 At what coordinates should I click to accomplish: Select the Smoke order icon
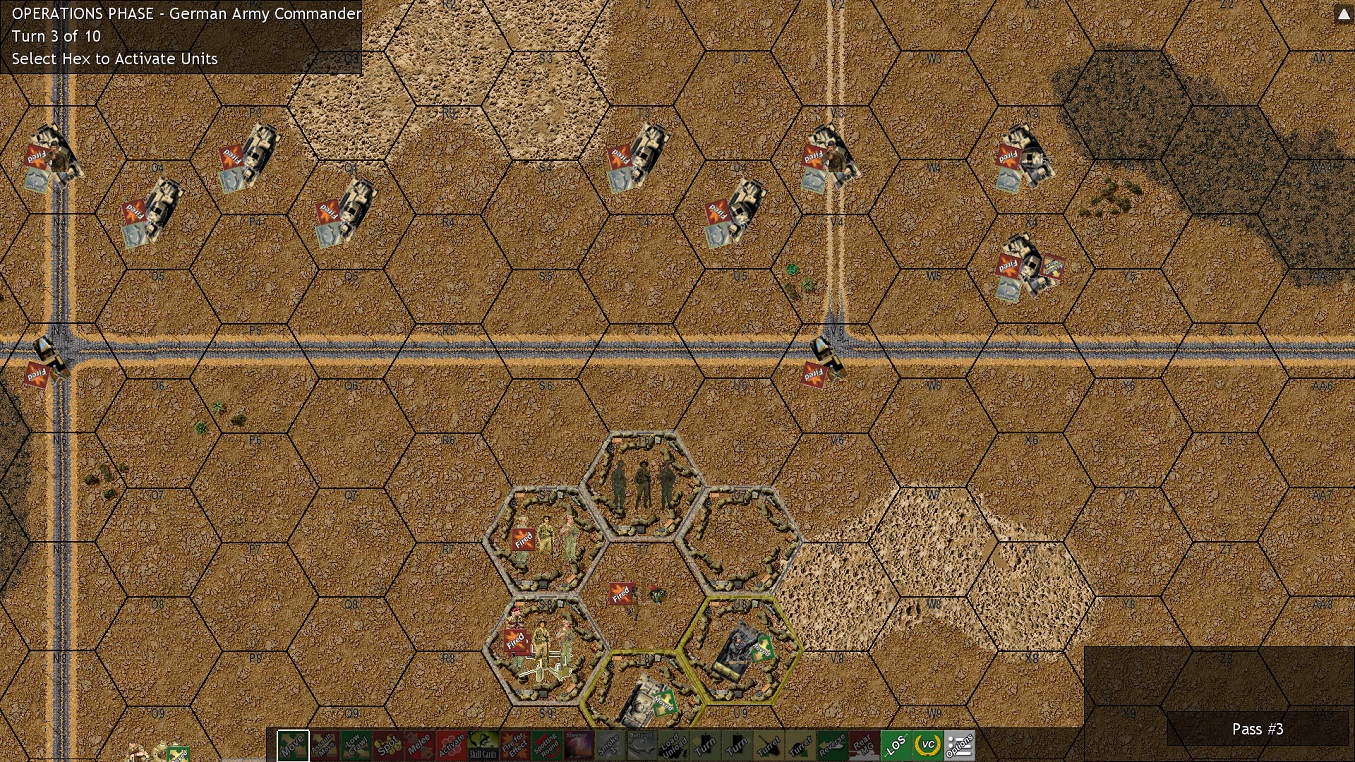610,746
